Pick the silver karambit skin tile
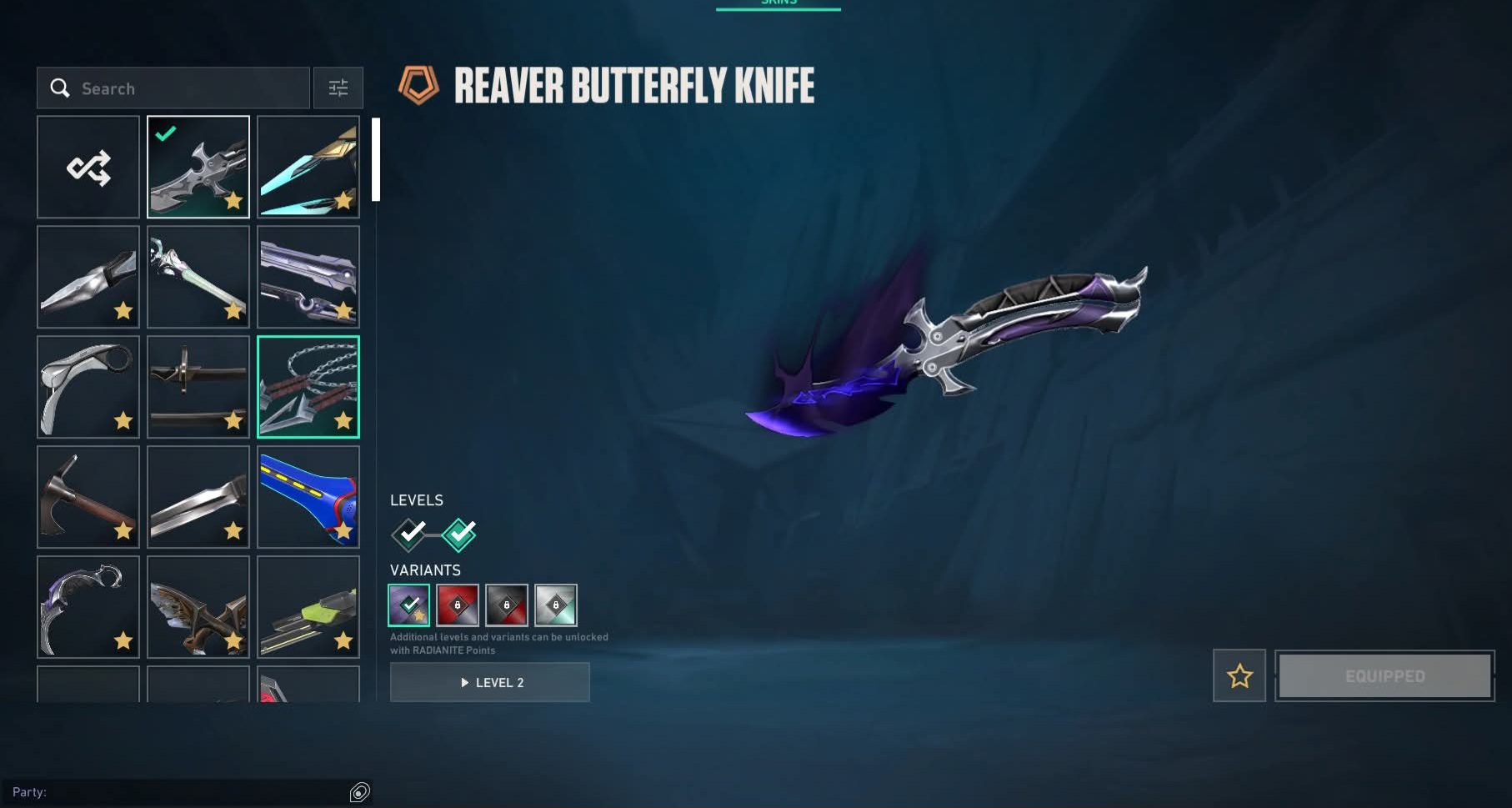 [88, 387]
